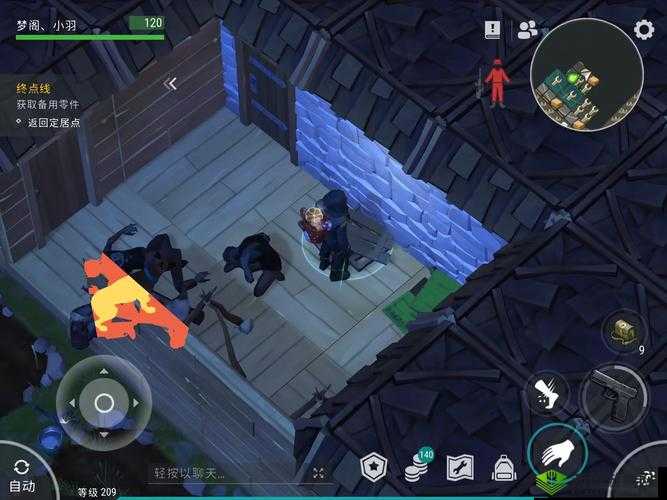Open the backpack inventory
The width and height of the screenshot is (667, 500).
[503, 467]
